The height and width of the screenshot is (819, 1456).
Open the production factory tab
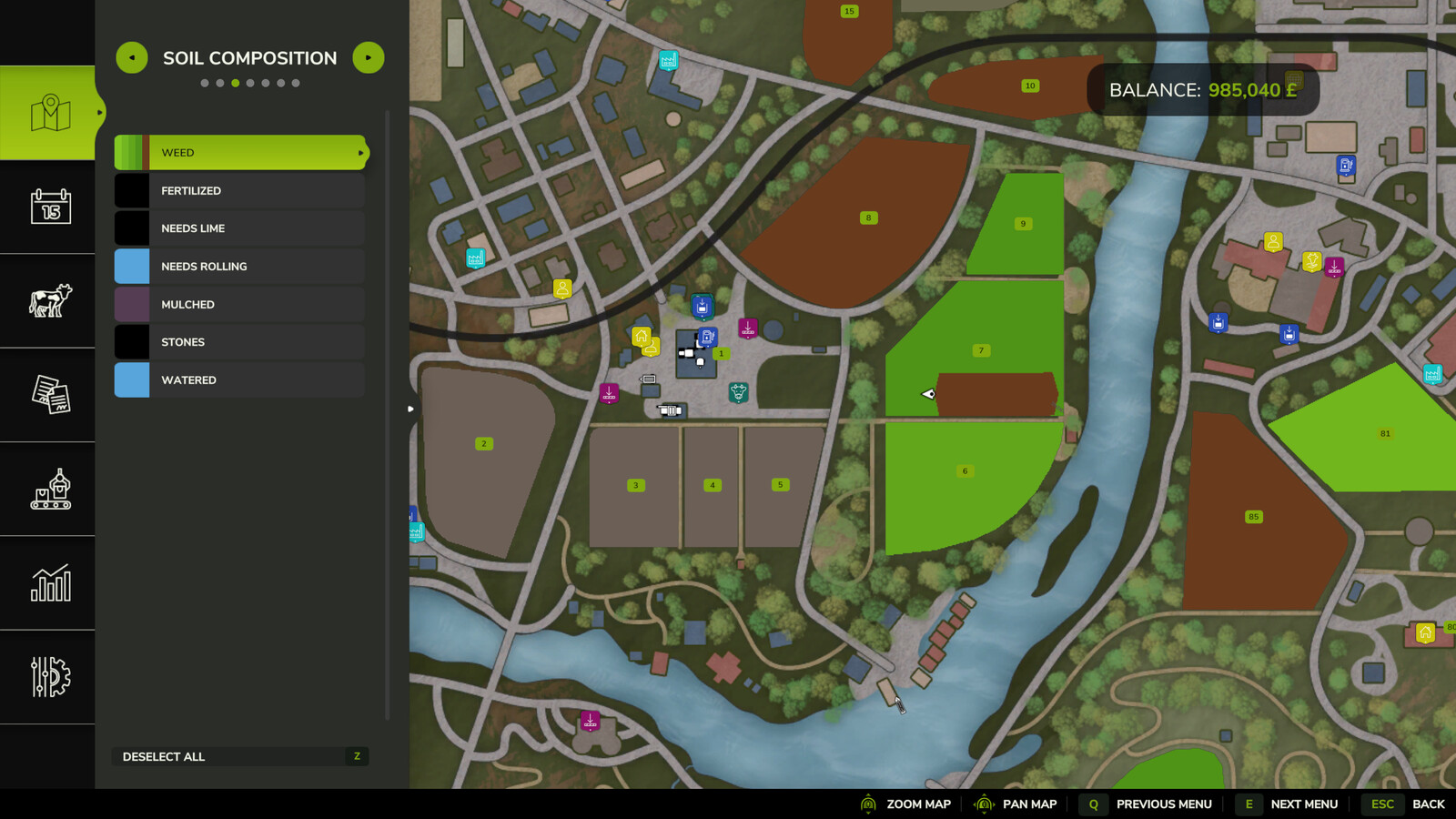click(x=50, y=489)
